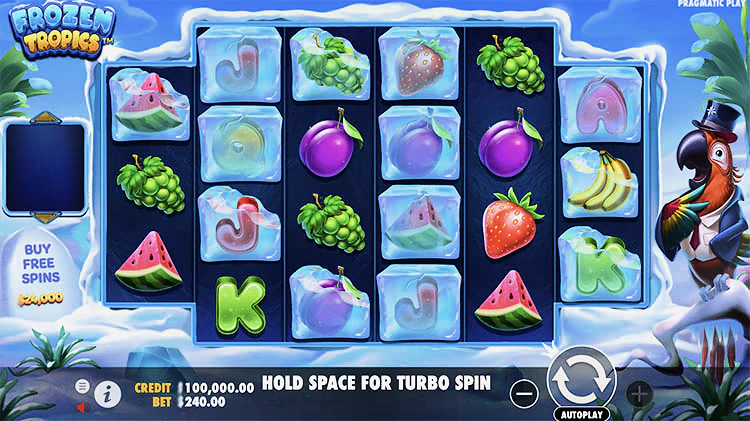
Task: Open the game info 'i' button
Action: [x=107, y=395]
